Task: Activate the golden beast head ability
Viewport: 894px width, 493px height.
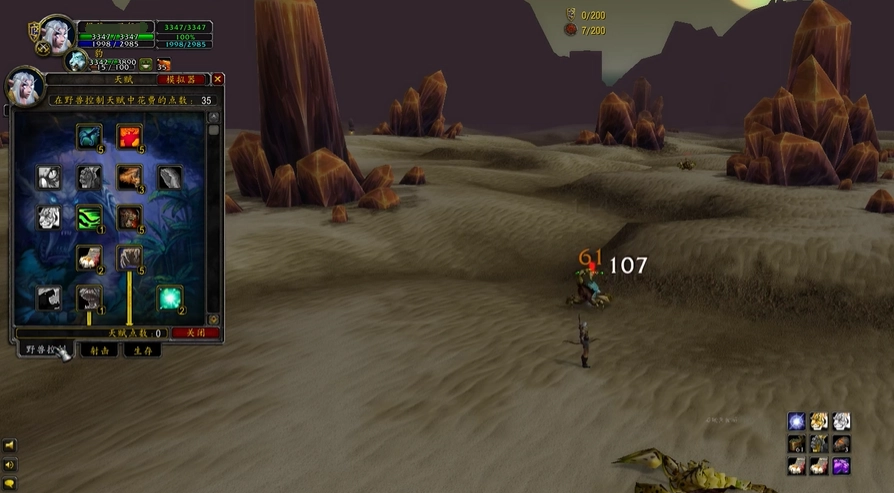Action: [819, 421]
